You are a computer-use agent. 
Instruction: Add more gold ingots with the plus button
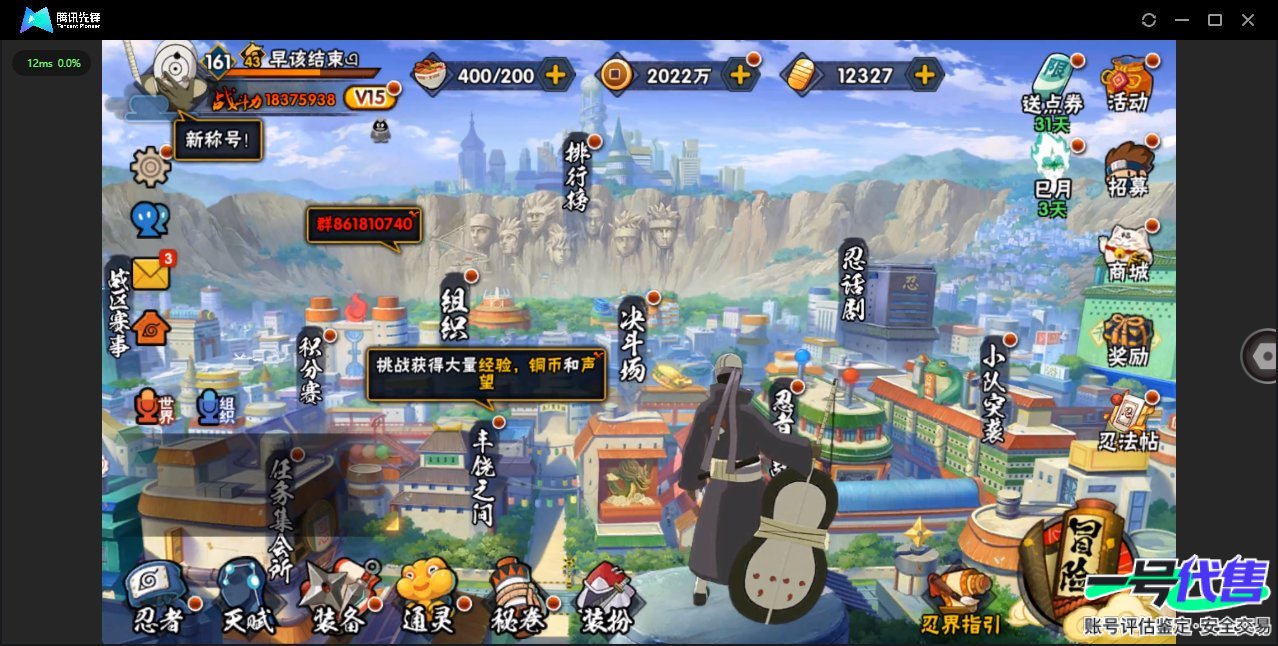(x=926, y=75)
